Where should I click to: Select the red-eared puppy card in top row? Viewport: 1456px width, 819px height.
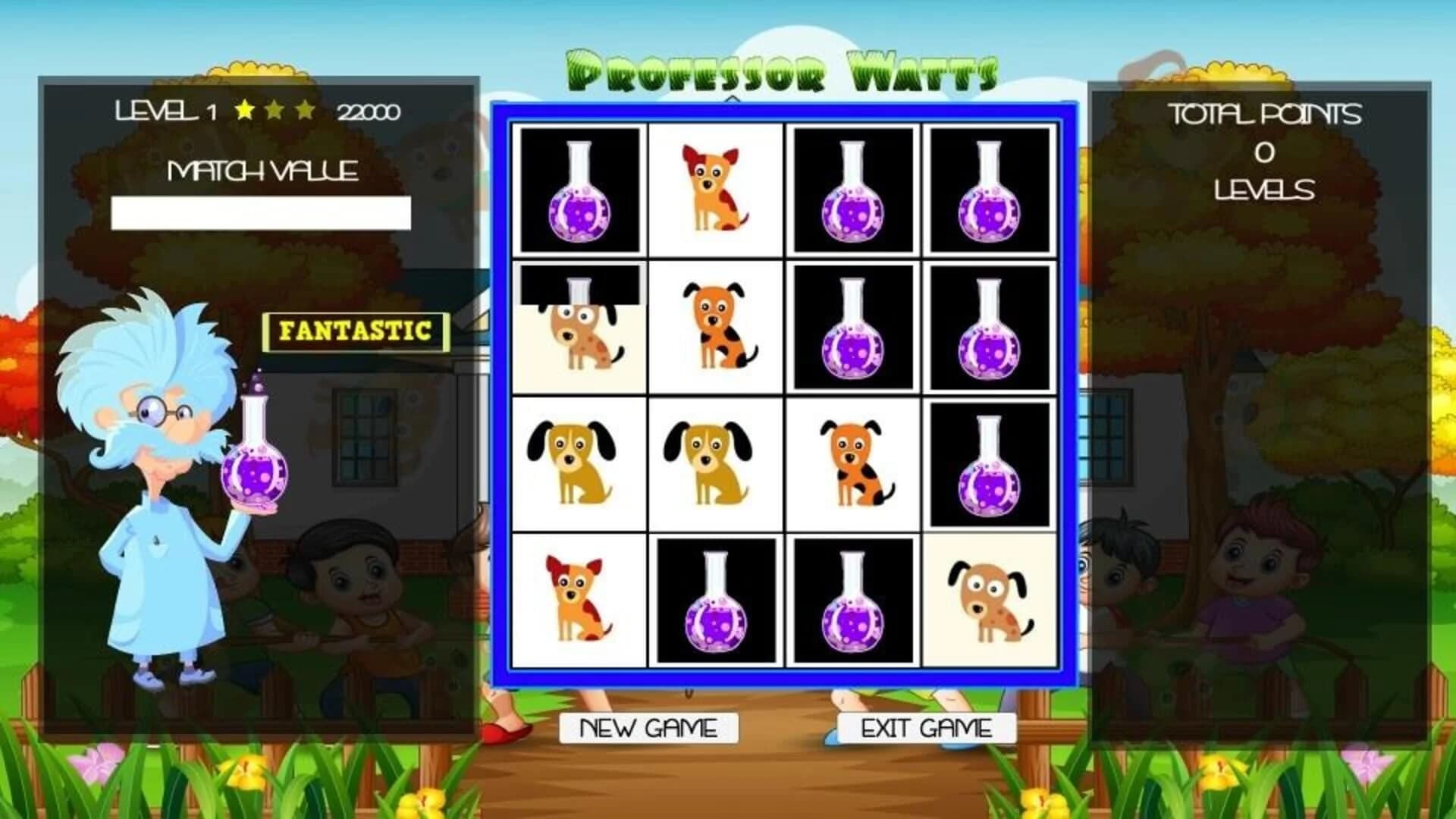coord(717,190)
